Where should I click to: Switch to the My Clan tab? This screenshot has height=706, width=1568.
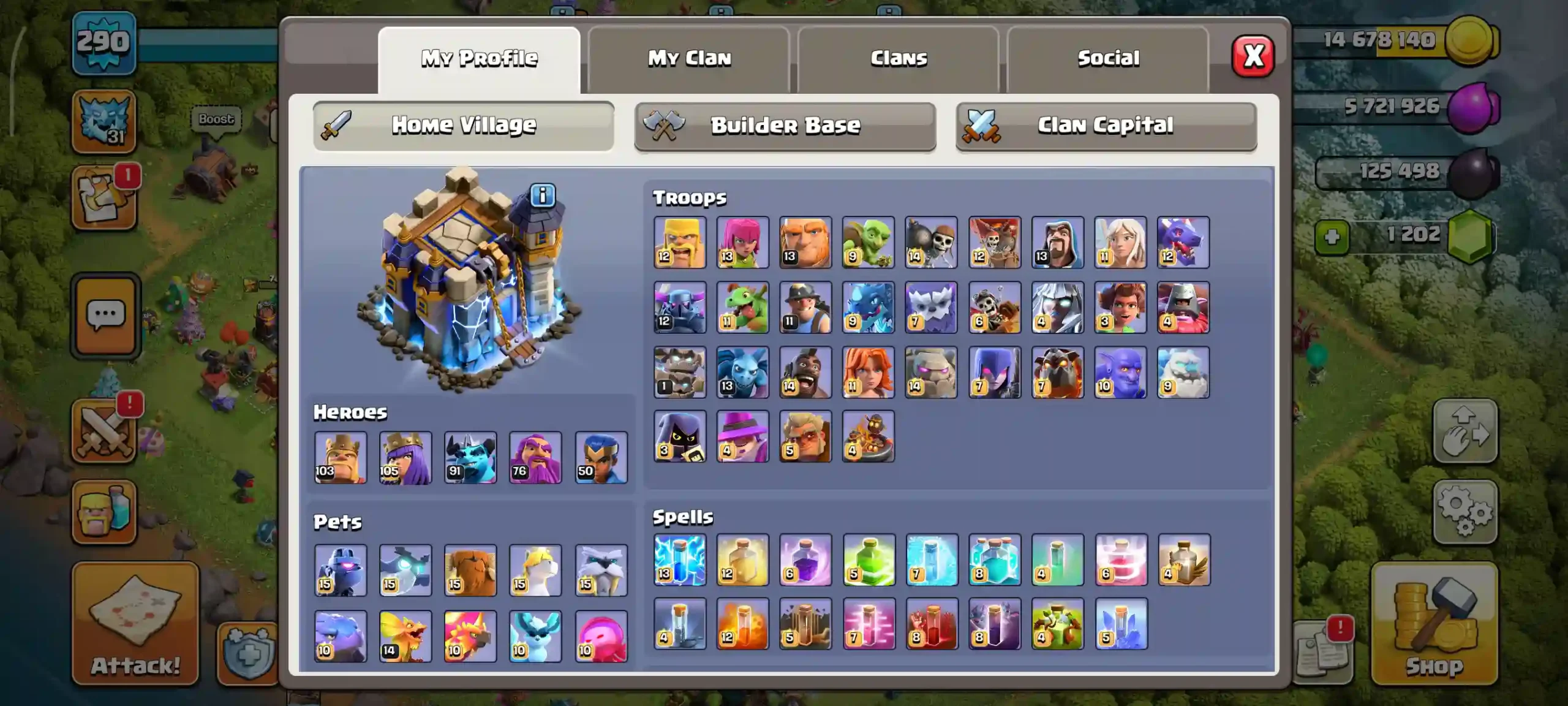pyautogui.click(x=690, y=58)
